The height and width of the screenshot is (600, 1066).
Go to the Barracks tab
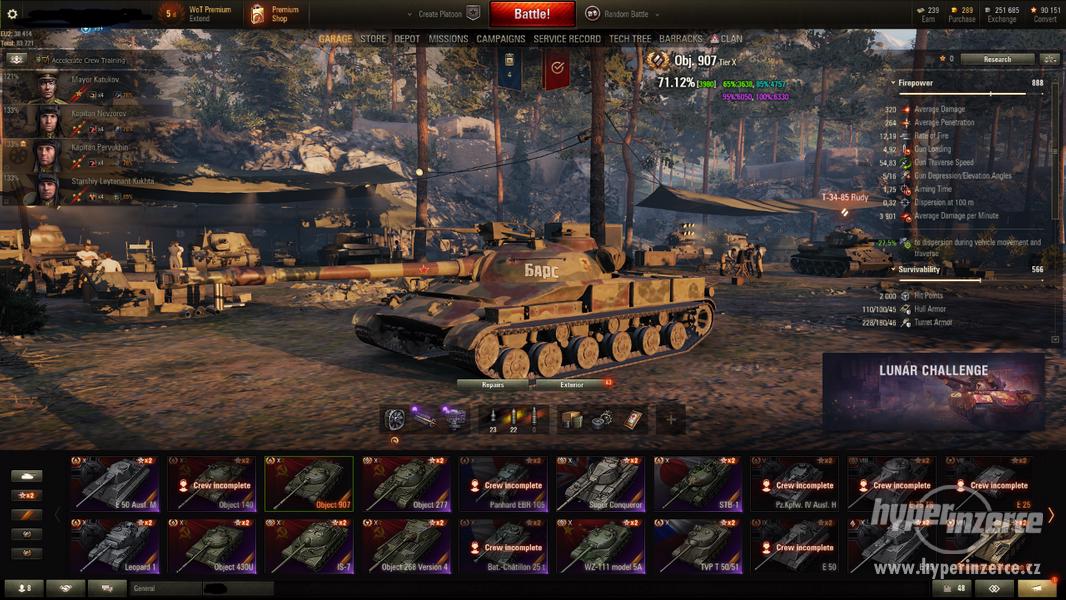click(681, 39)
